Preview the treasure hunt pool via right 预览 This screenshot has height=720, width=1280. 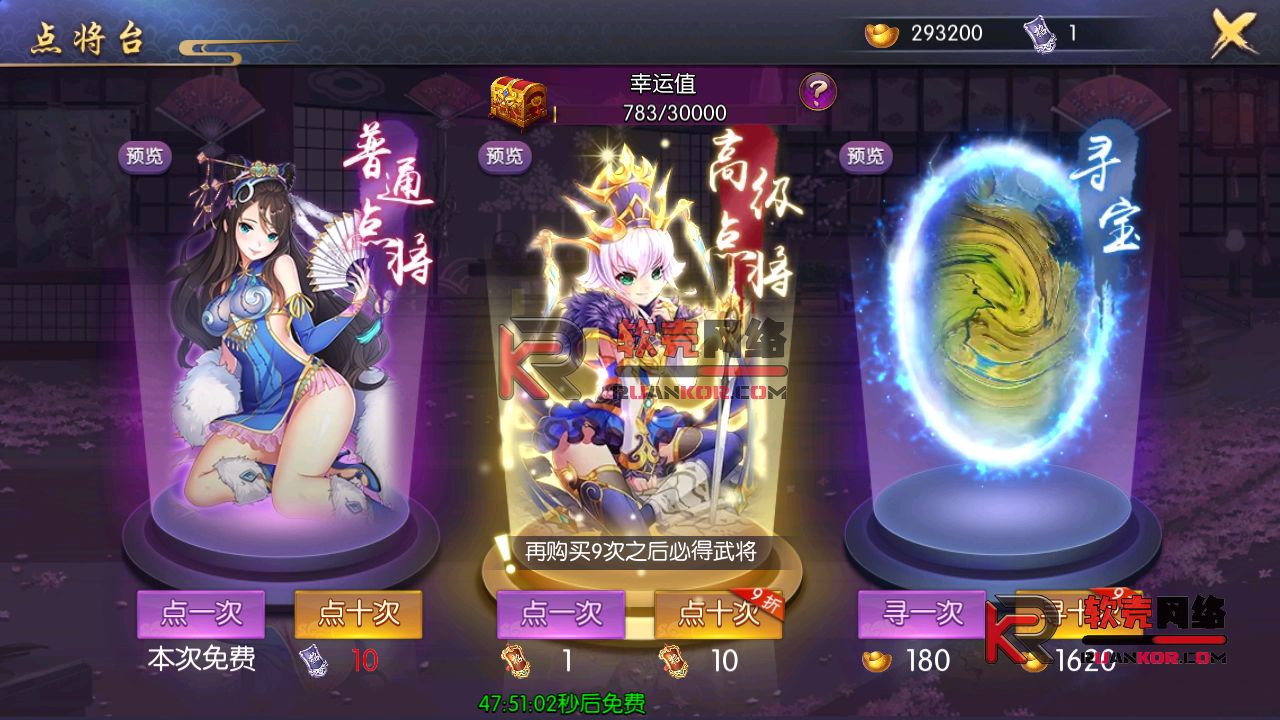click(x=865, y=156)
